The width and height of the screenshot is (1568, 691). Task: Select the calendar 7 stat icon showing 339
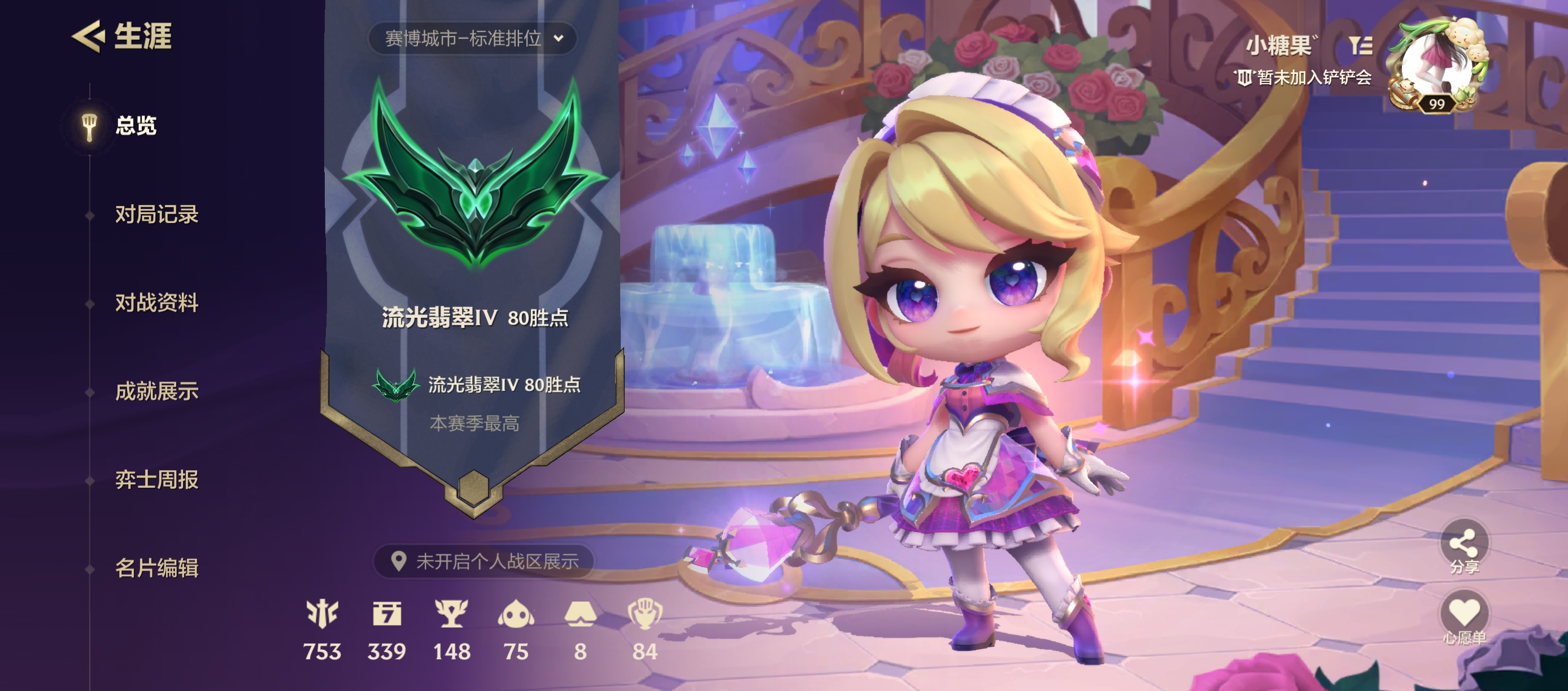[x=386, y=614]
